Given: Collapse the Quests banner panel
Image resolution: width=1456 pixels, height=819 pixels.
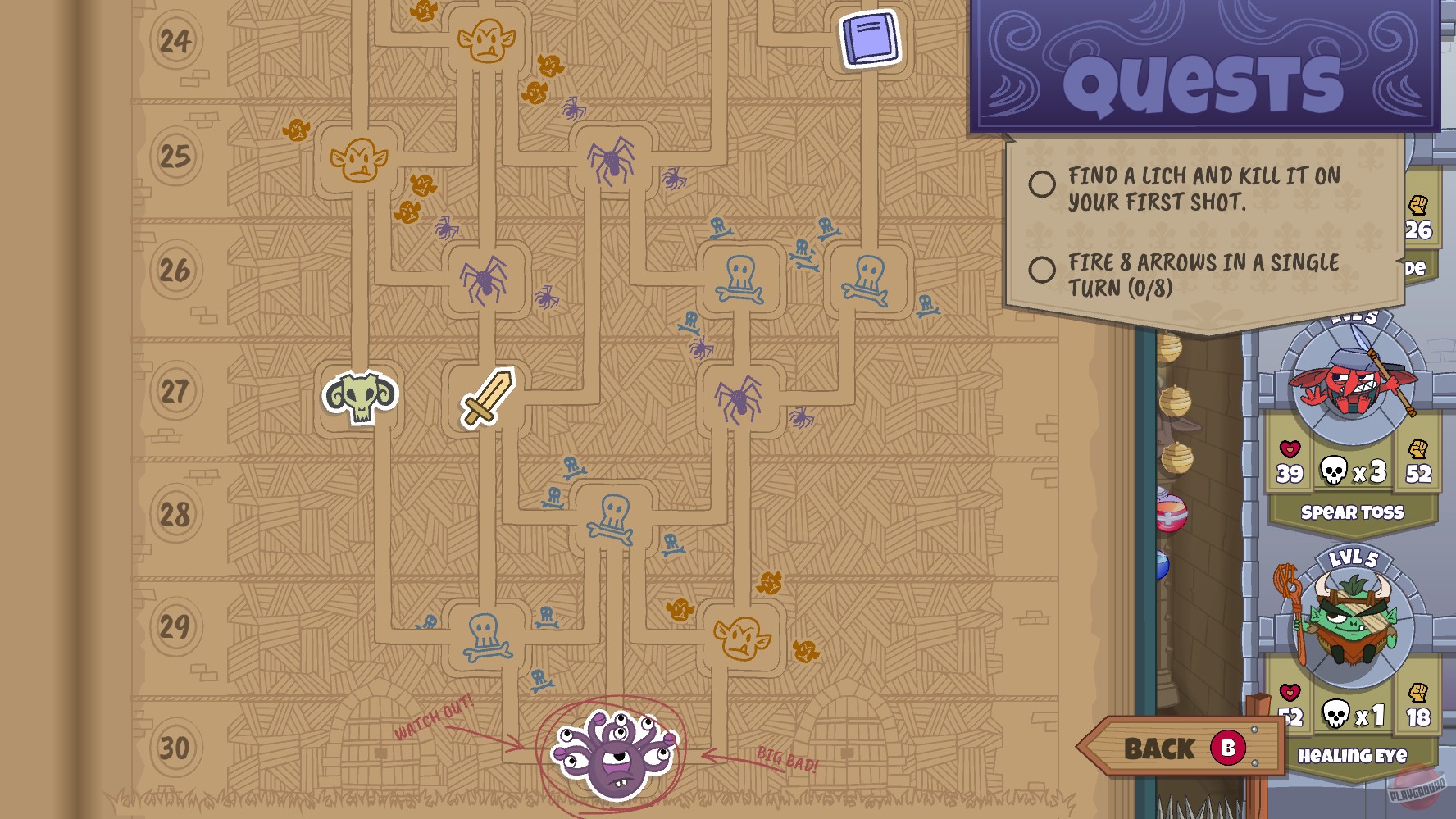Looking at the screenshot, I should click(1205, 82).
